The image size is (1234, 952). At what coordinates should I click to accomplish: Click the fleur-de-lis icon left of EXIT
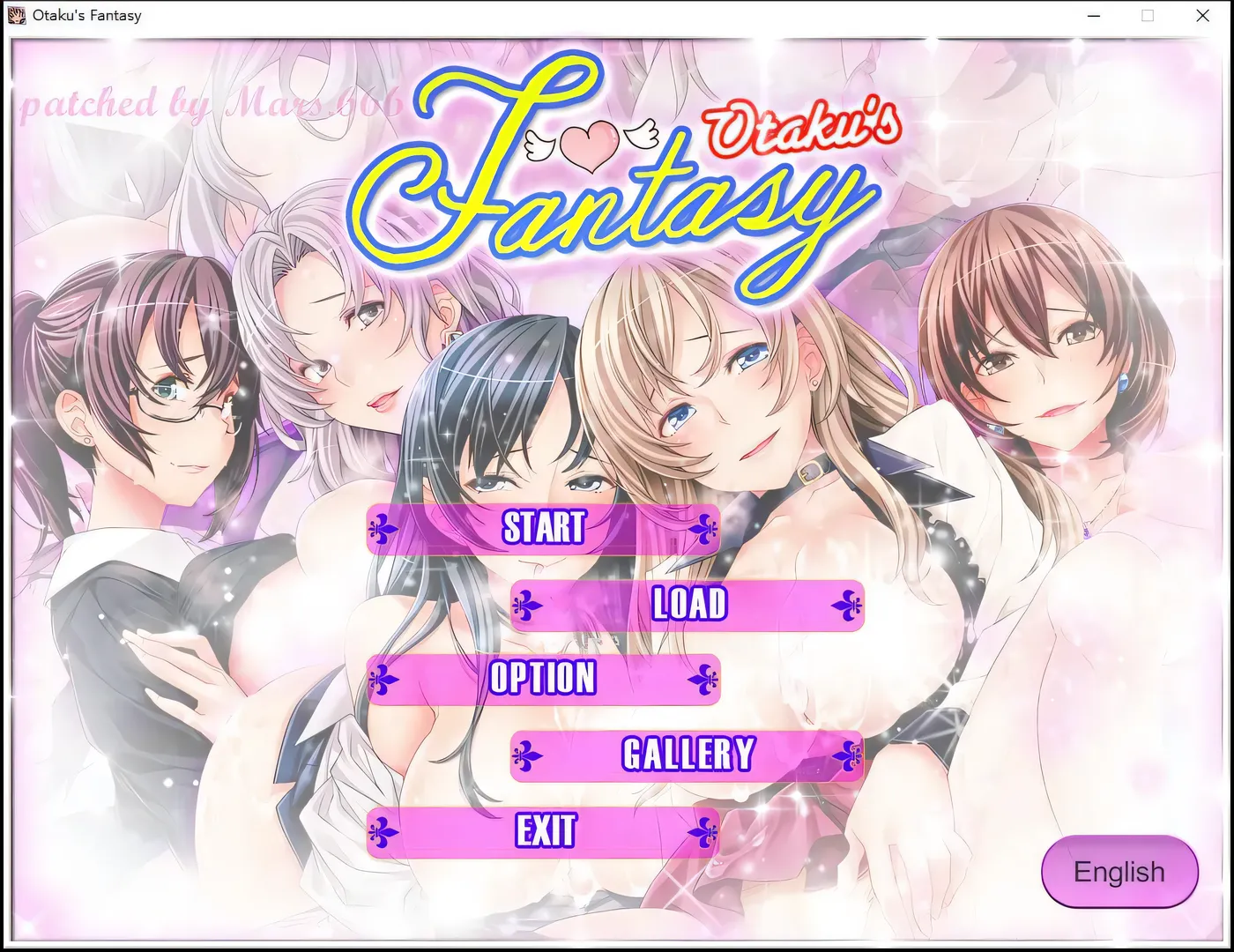[x=383, y=830]
